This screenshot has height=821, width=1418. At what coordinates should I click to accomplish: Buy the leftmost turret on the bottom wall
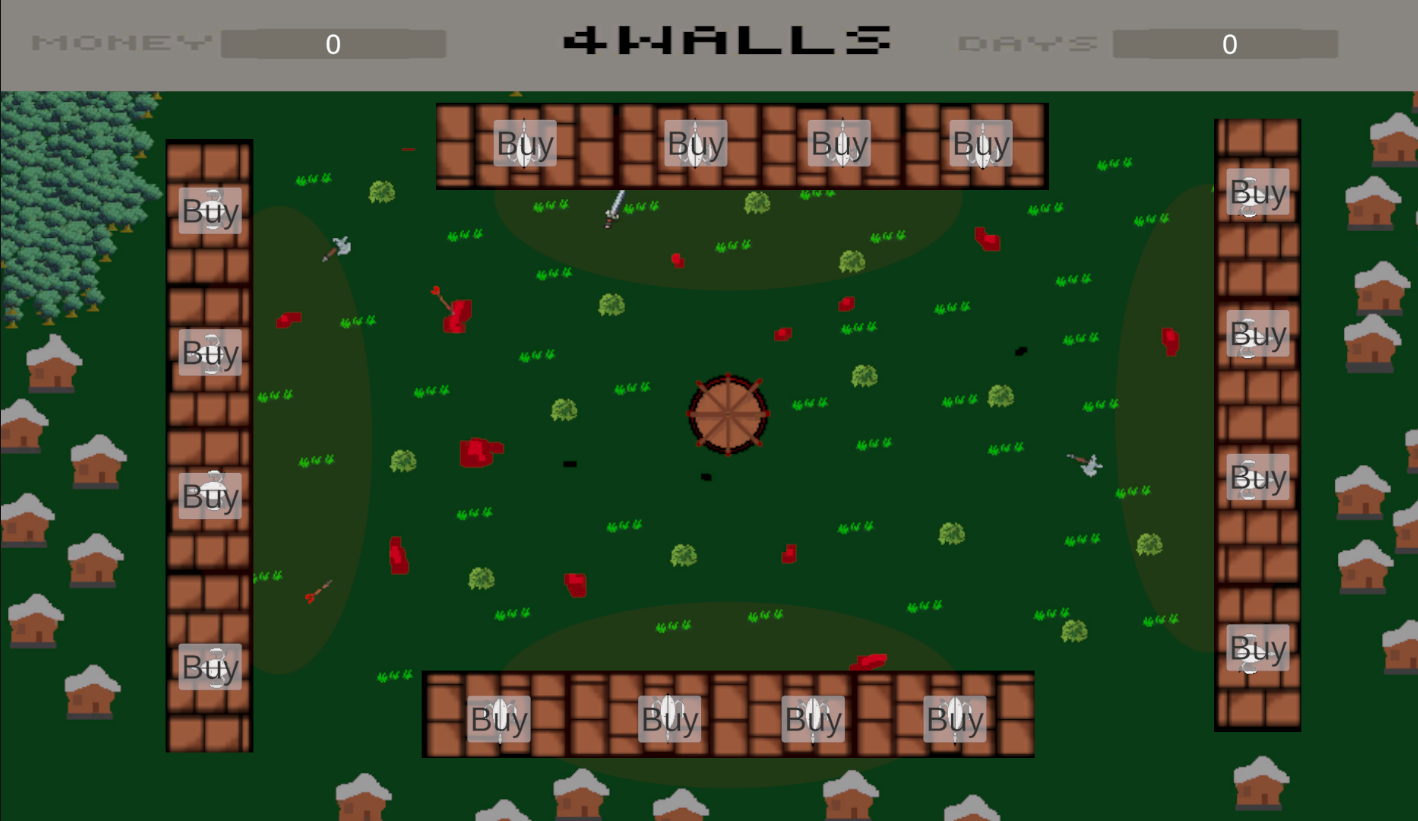click(x=500, y=719)
